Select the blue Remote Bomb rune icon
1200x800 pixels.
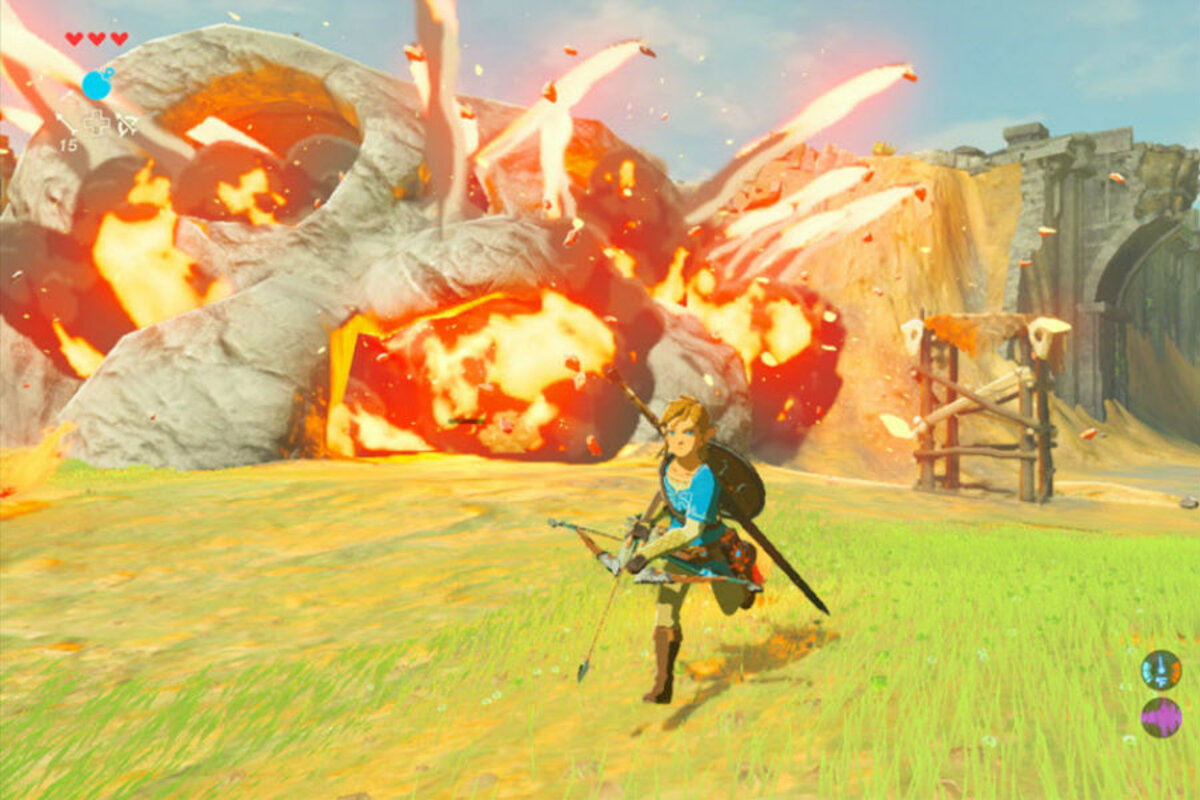[97, 84]
